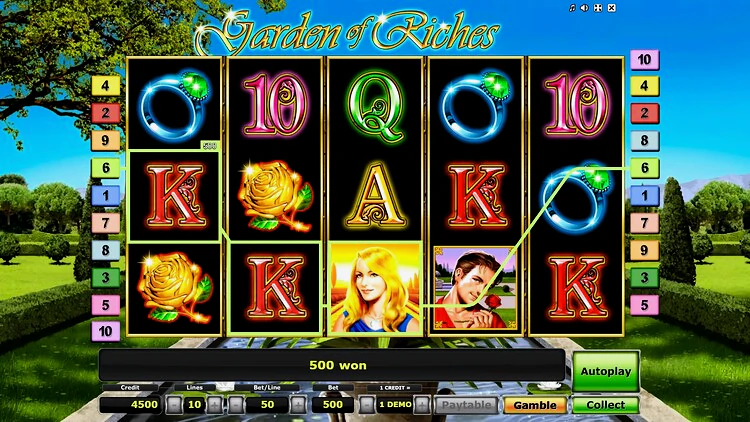Raise the Bet/Line amount

point(297,405)
